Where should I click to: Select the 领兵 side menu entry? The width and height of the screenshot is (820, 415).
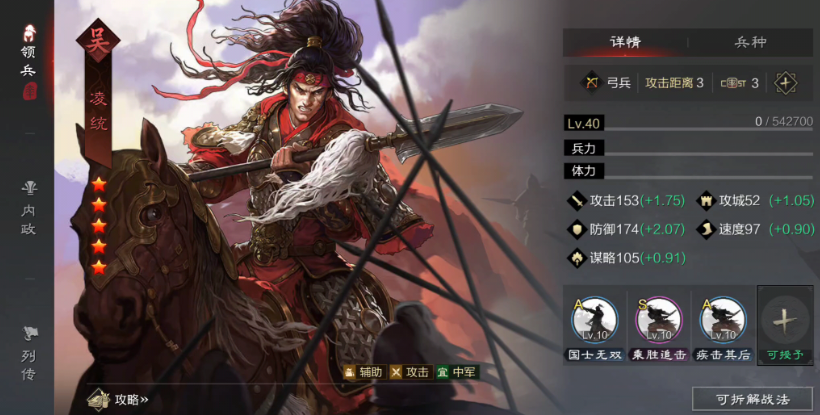[28, 62]
